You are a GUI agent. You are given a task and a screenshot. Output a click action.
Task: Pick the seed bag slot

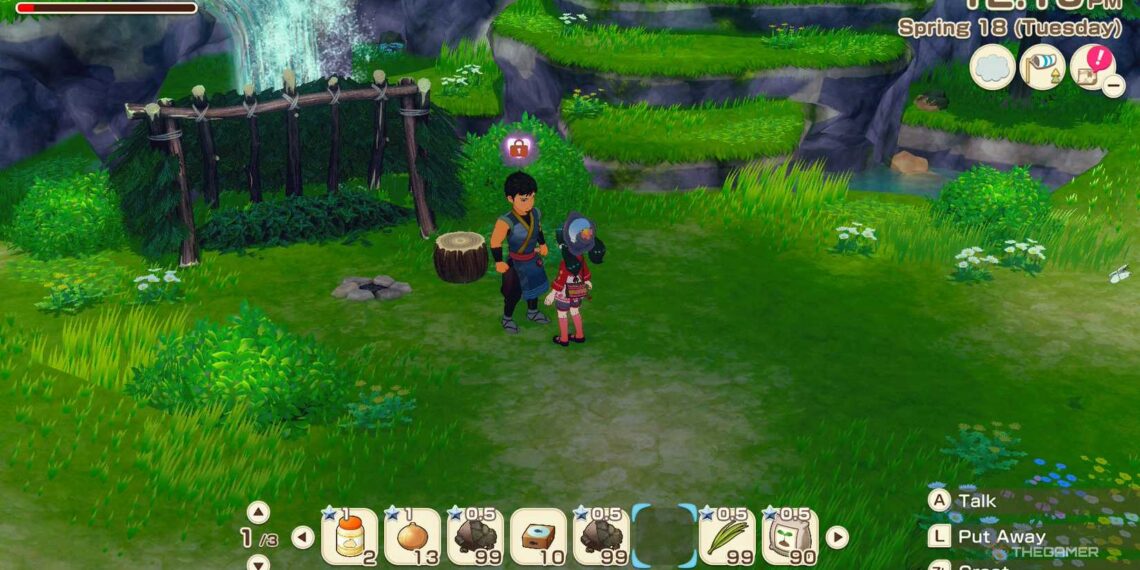(790, 537)
